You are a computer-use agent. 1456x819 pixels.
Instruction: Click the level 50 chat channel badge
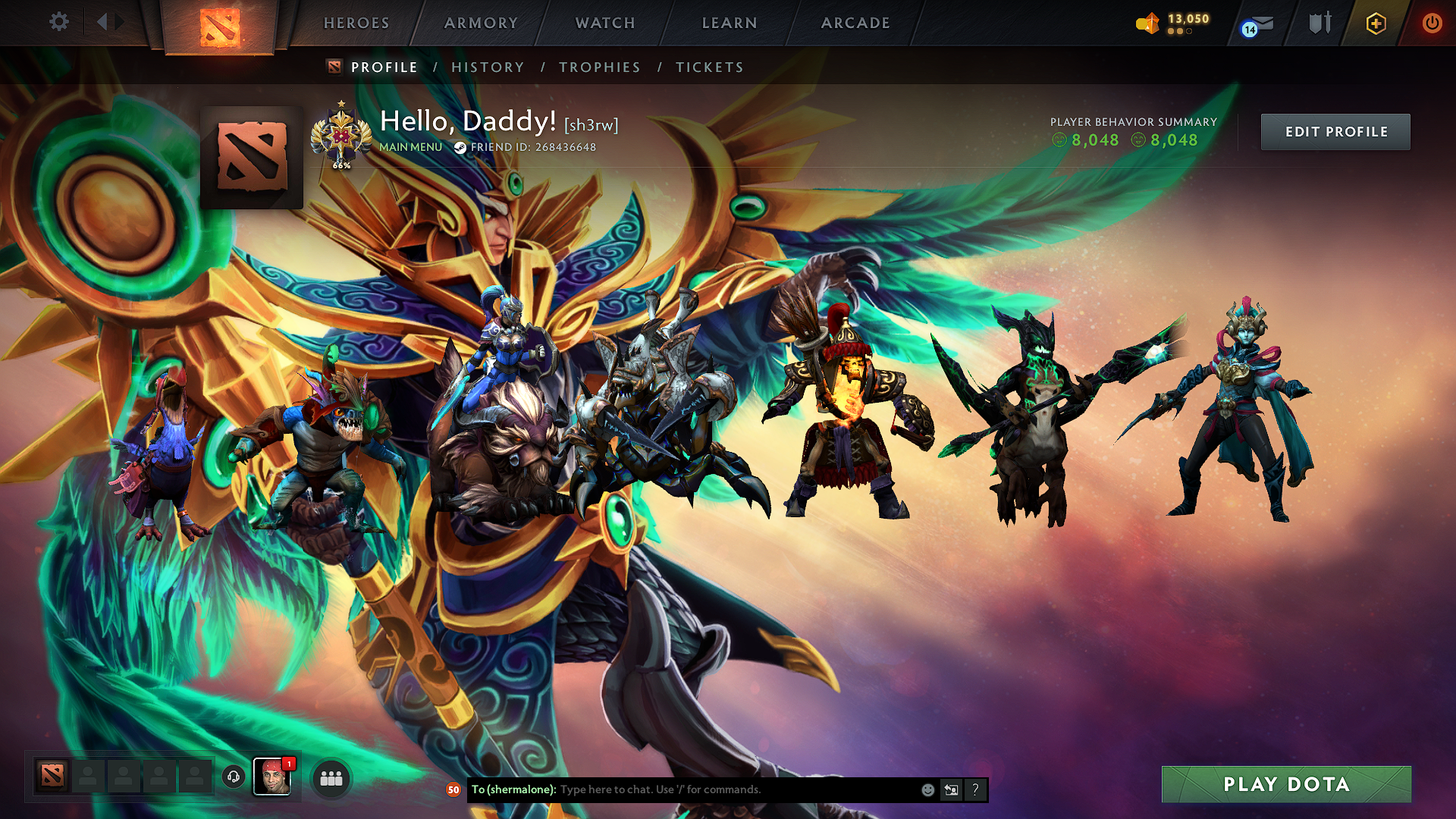[x=453, y=789]
